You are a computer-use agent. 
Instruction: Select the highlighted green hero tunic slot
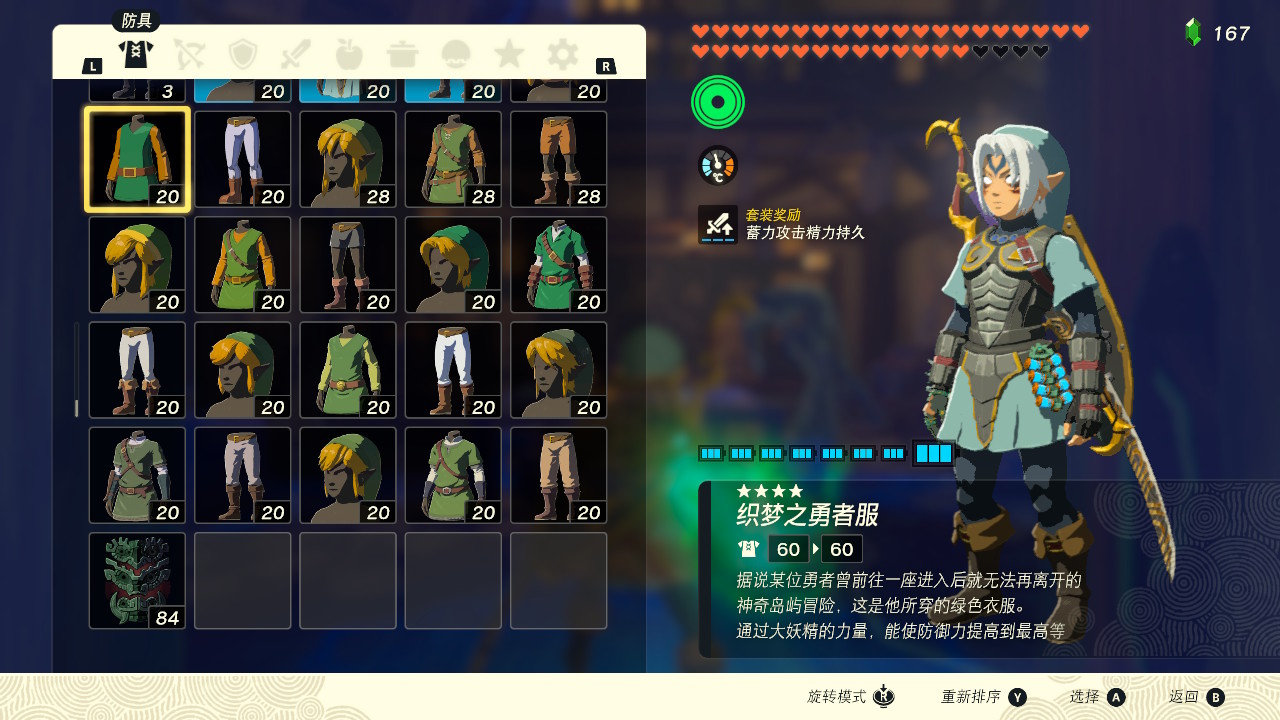click(x=137, y=160)
